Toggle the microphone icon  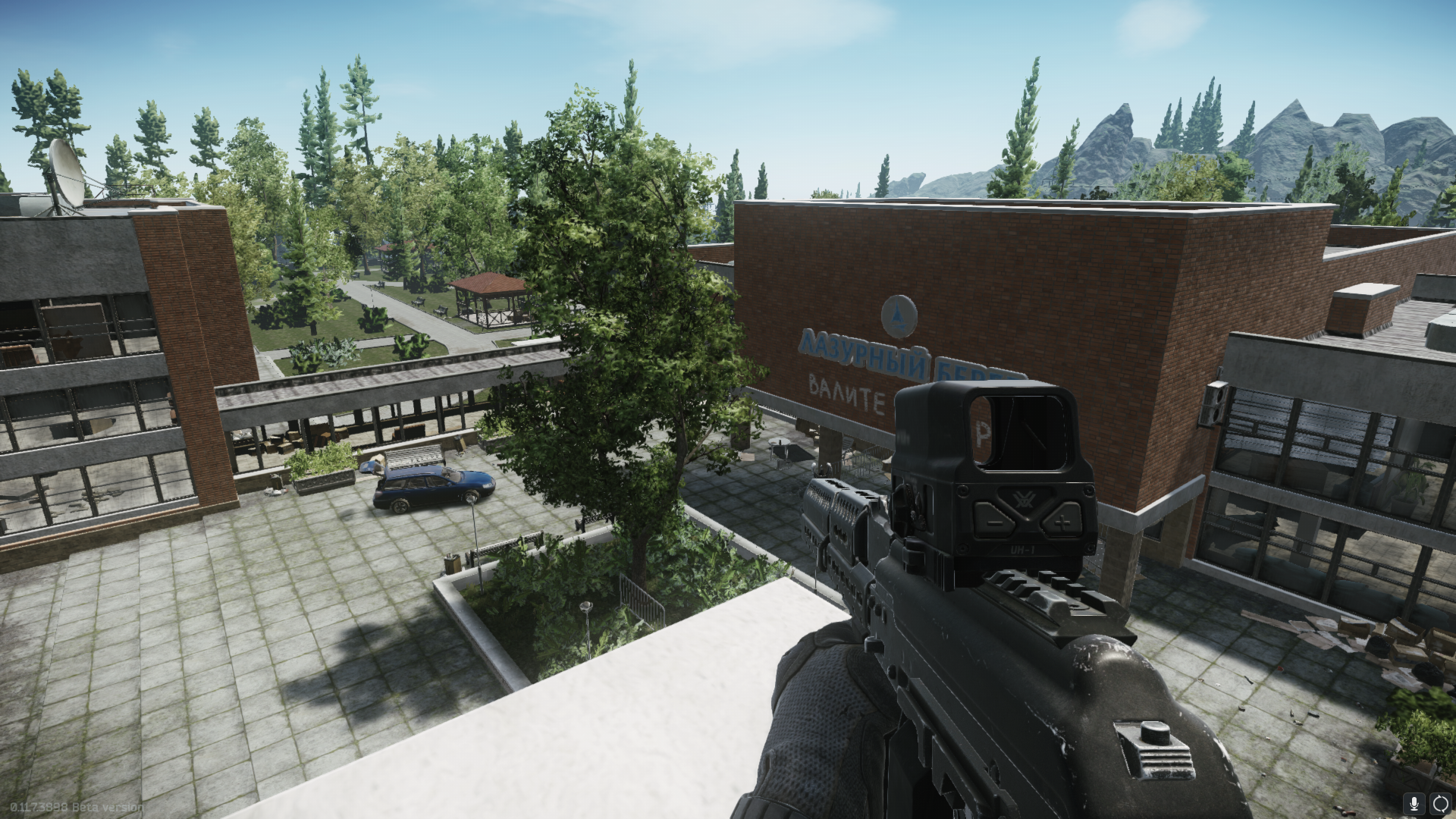pos(1414,803)
